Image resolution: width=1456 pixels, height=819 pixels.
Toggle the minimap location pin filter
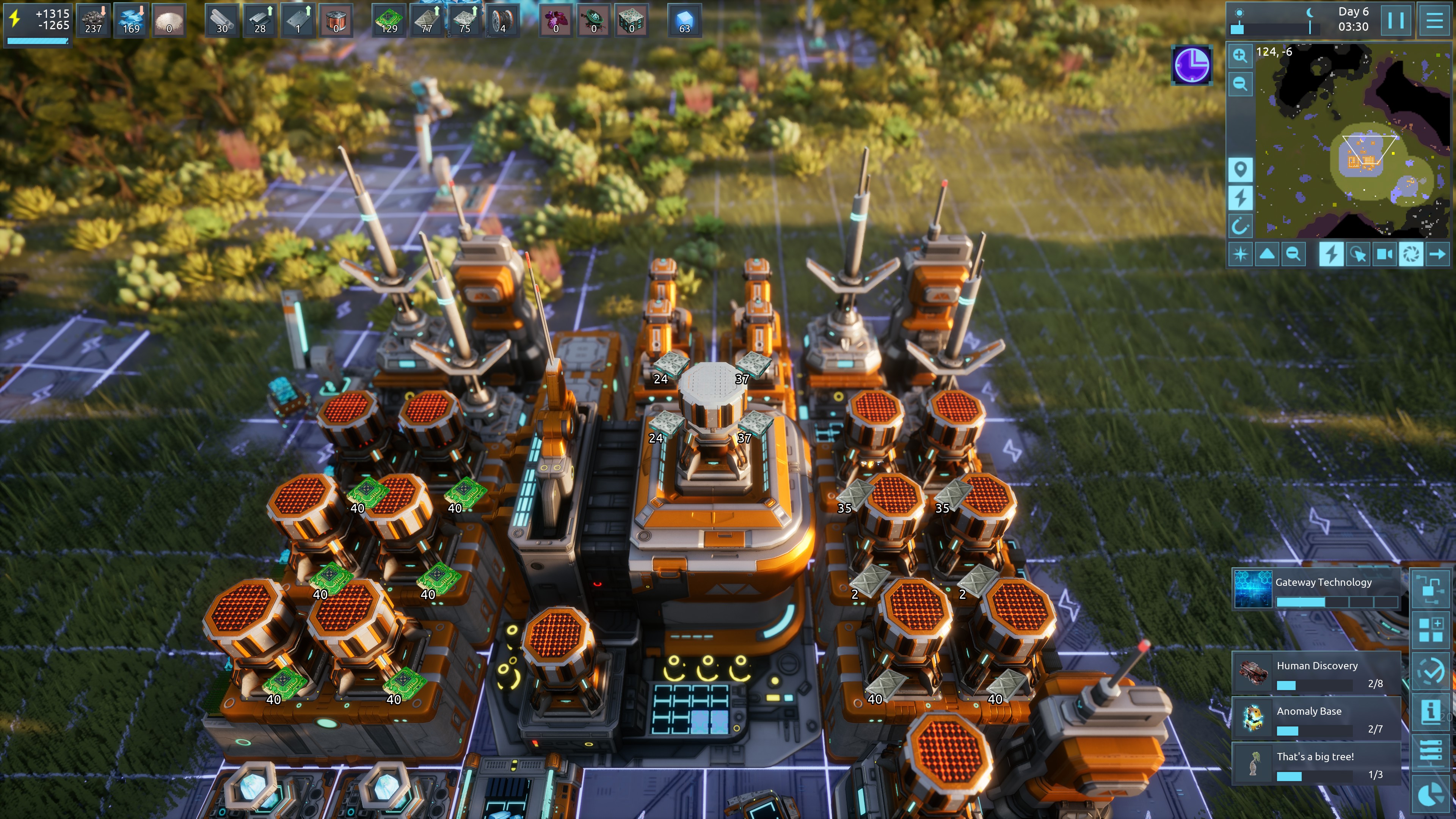tap(1240, 169)
